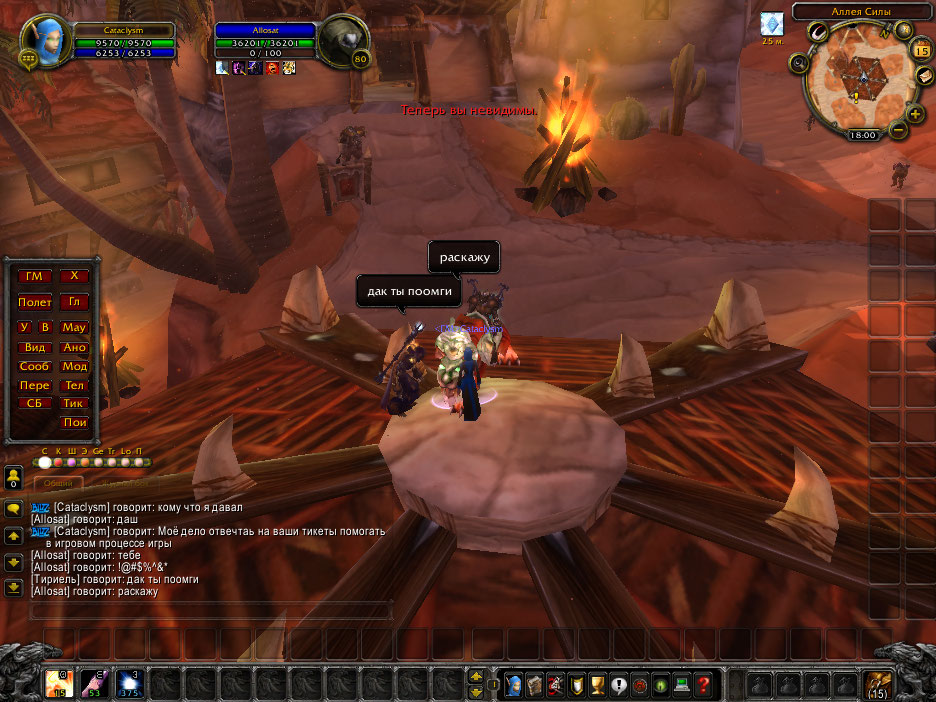Open the mail envelope icon by minimap
This screenshot has width=936, height=702.
[x=924, y=77]
